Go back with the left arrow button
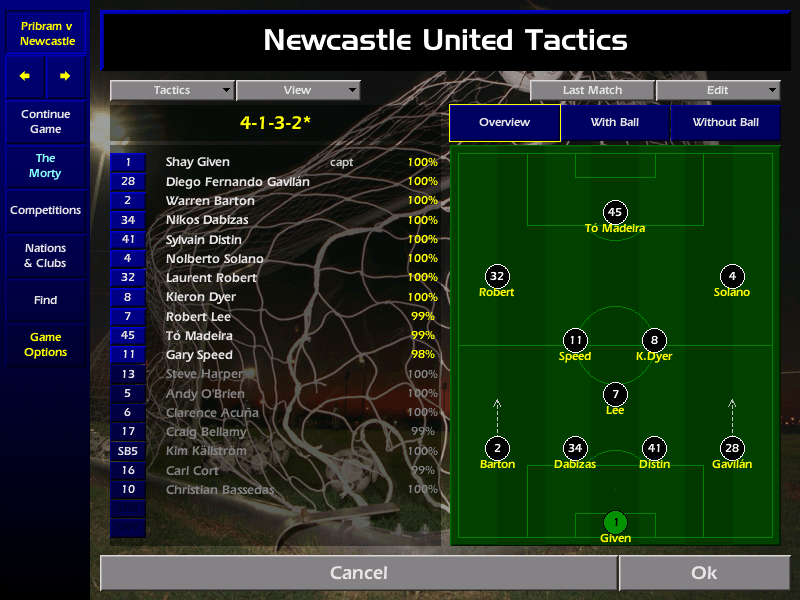Viewport: 800px width, 600px height. pyautogui.click(x=25, y=76)
